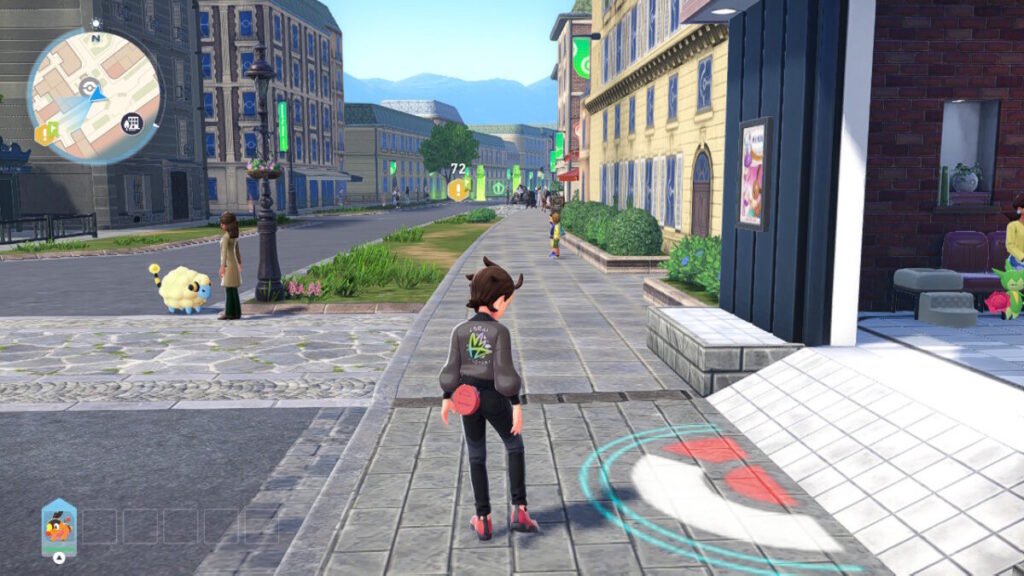This screenshot has width=1024, height=576.
Task: Click the orange quest marker on the minimap
Action: (45, 133)
